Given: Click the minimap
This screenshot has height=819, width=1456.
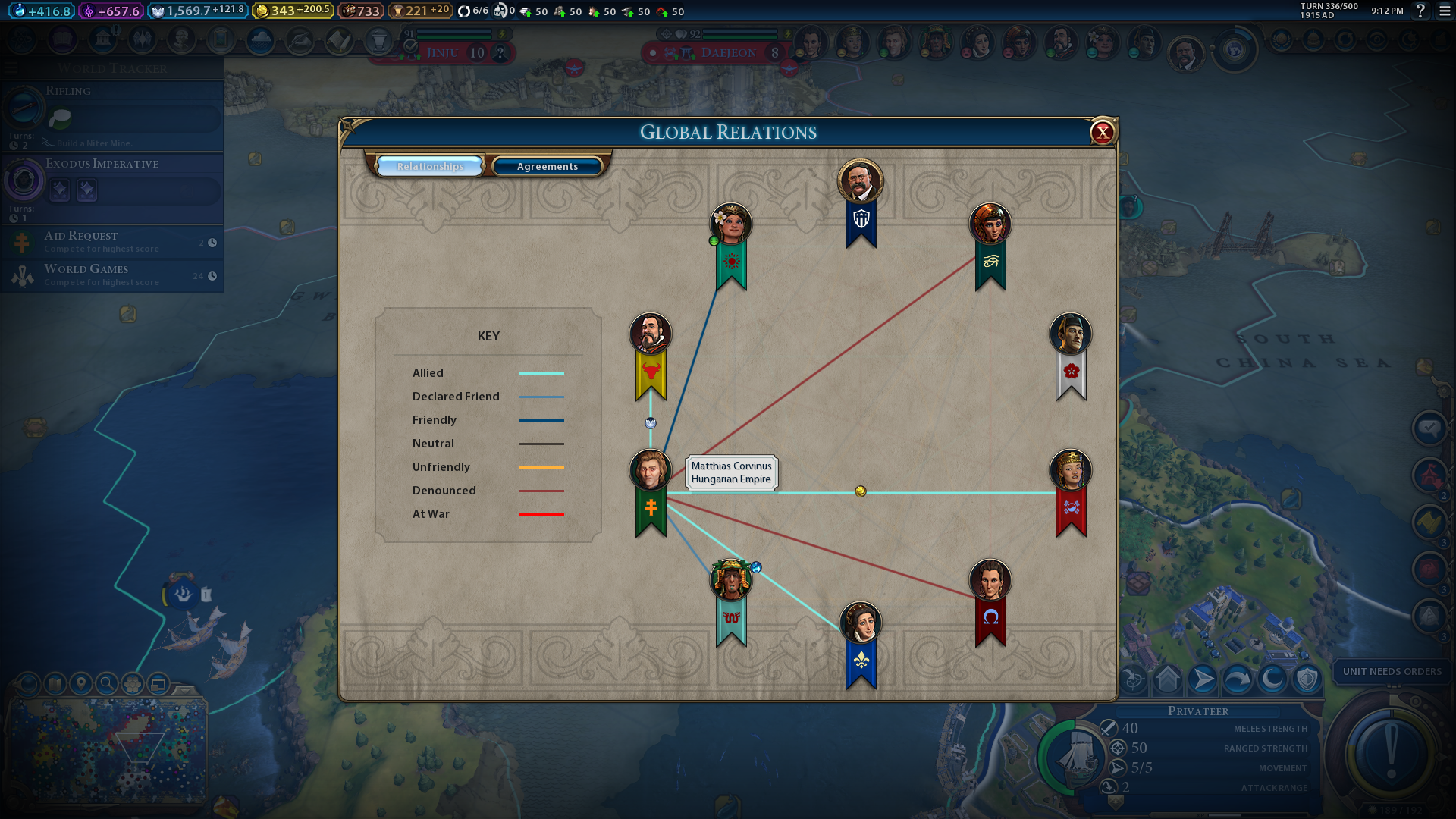Looking at the screenshot, I should [106, 751].
